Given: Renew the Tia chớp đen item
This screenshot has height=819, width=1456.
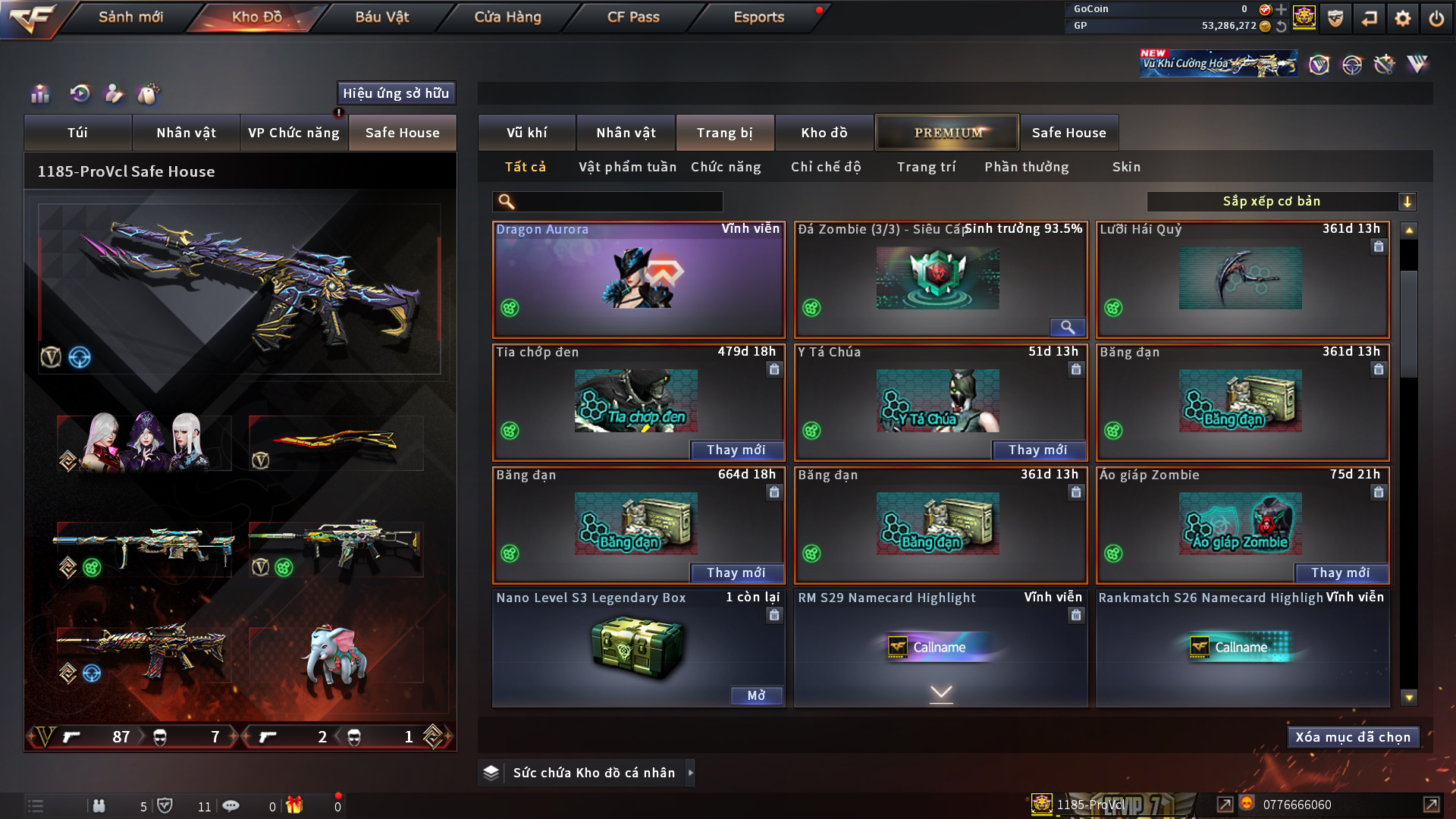Looking at the screenshot, I should (x=736, y=450).
